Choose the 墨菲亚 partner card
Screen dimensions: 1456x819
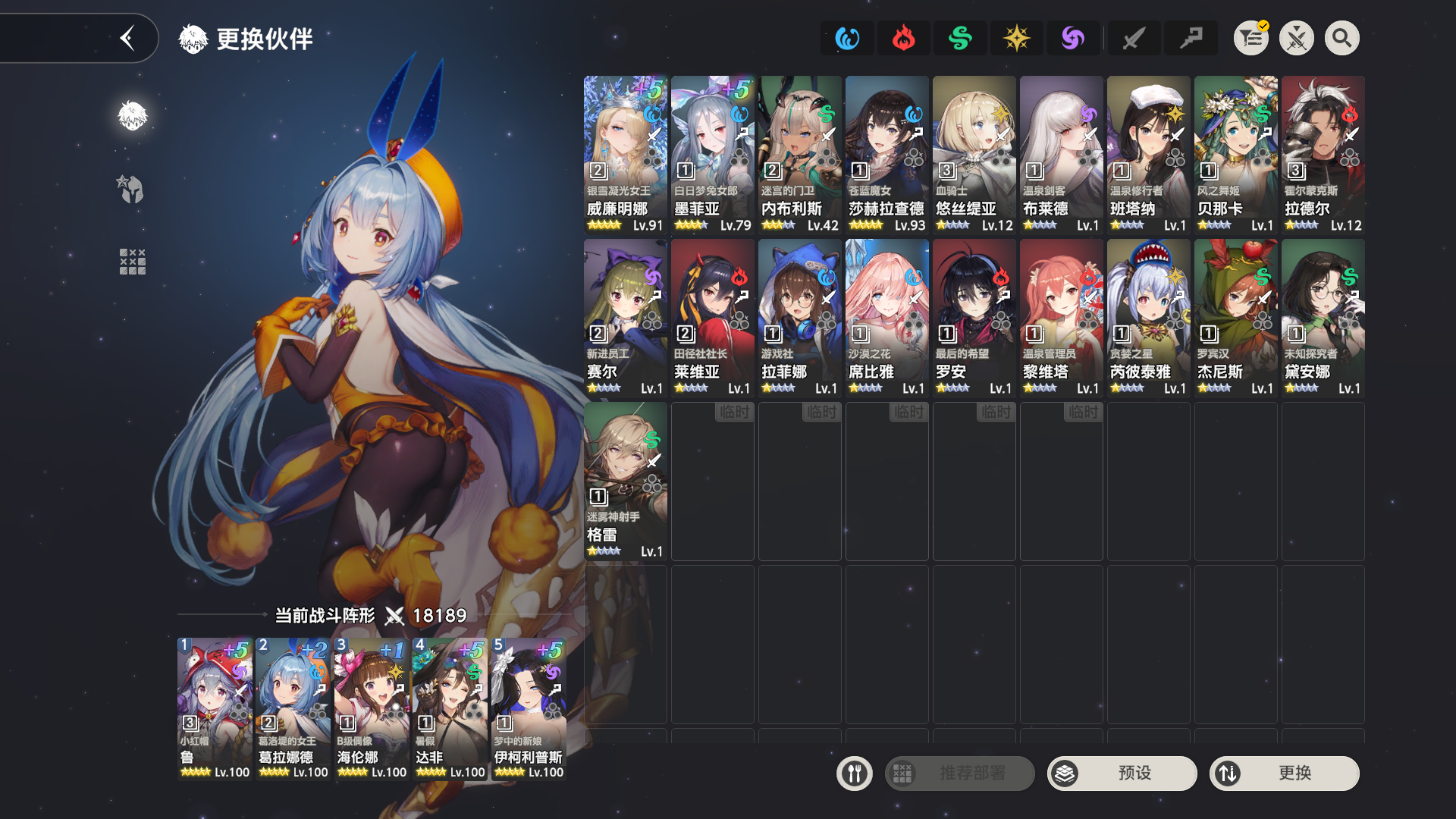(x=712, y=155)
